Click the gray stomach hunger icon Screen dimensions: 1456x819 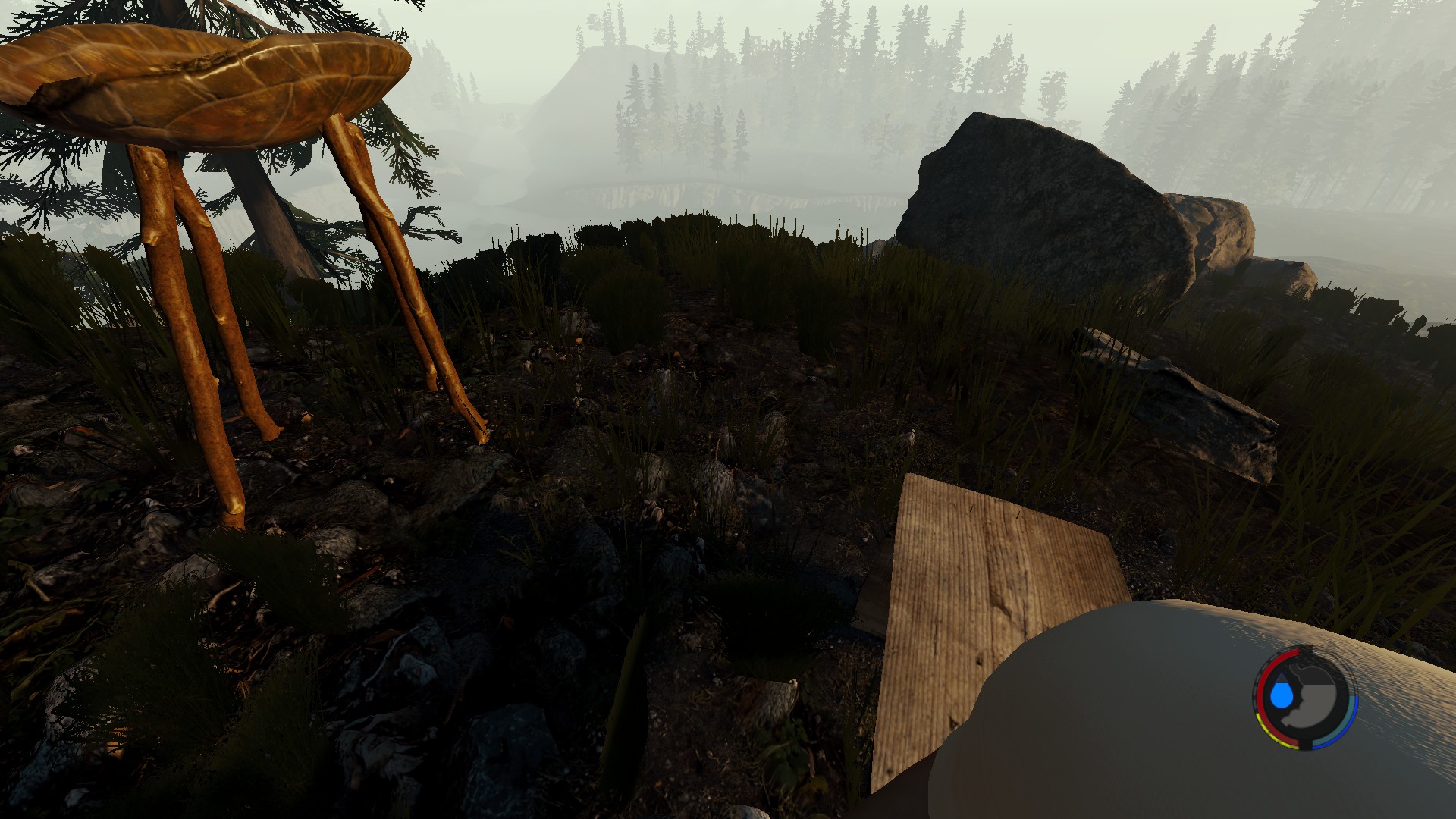(x=1318, y=698)
